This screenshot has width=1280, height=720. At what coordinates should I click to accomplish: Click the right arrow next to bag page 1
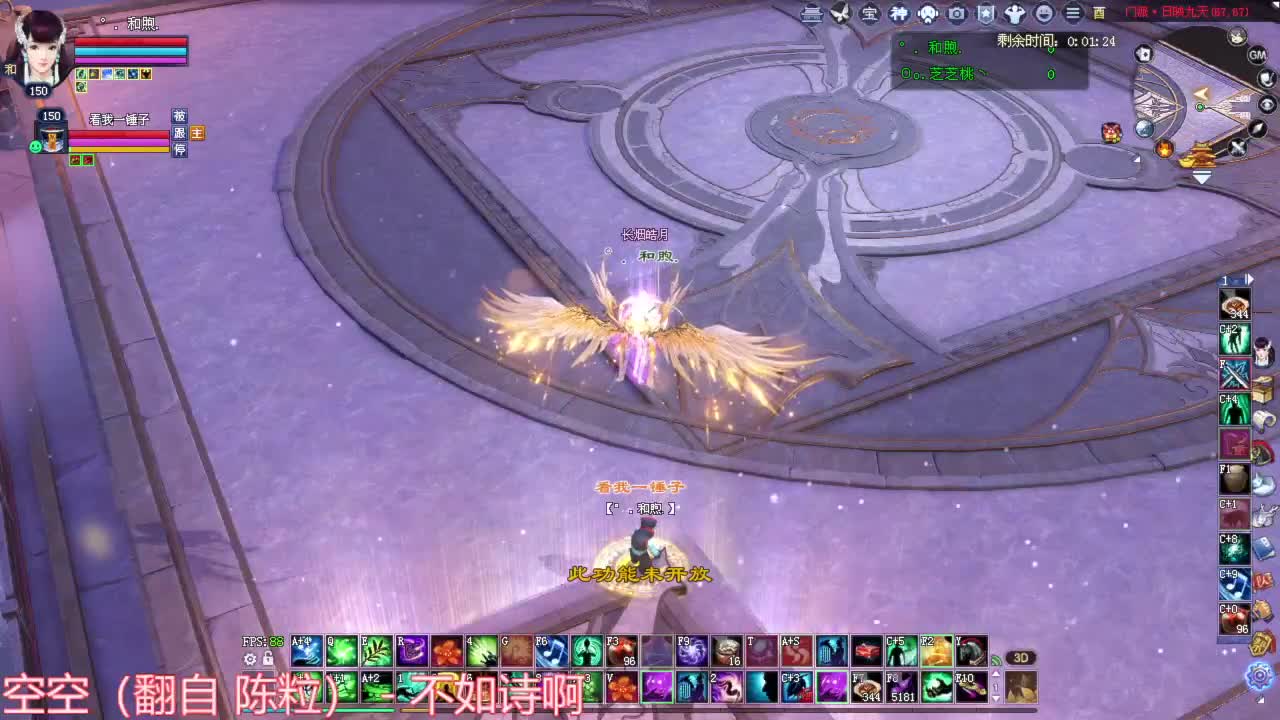[1249, 278]
